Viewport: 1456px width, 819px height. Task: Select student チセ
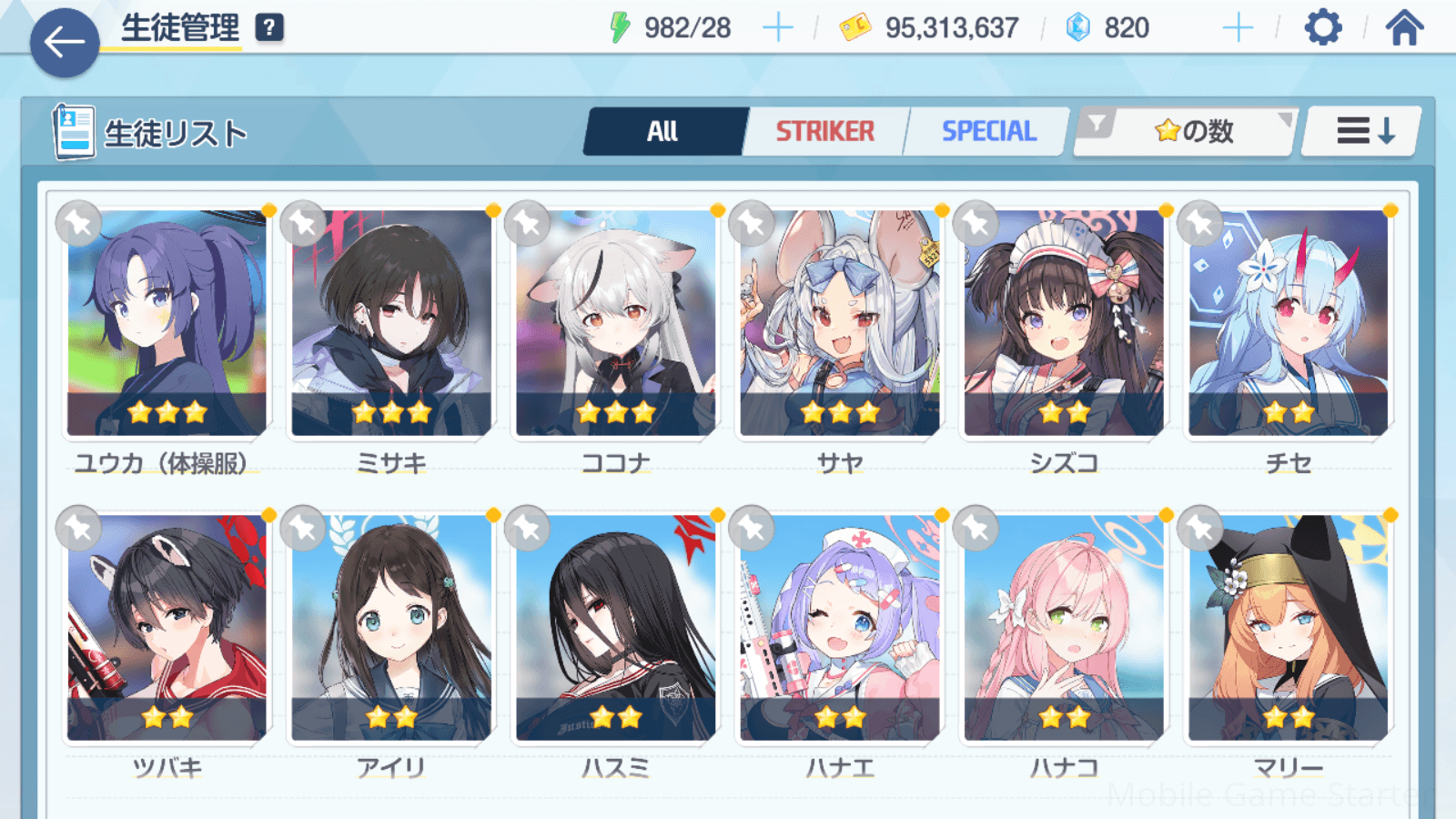(1288, 323)
